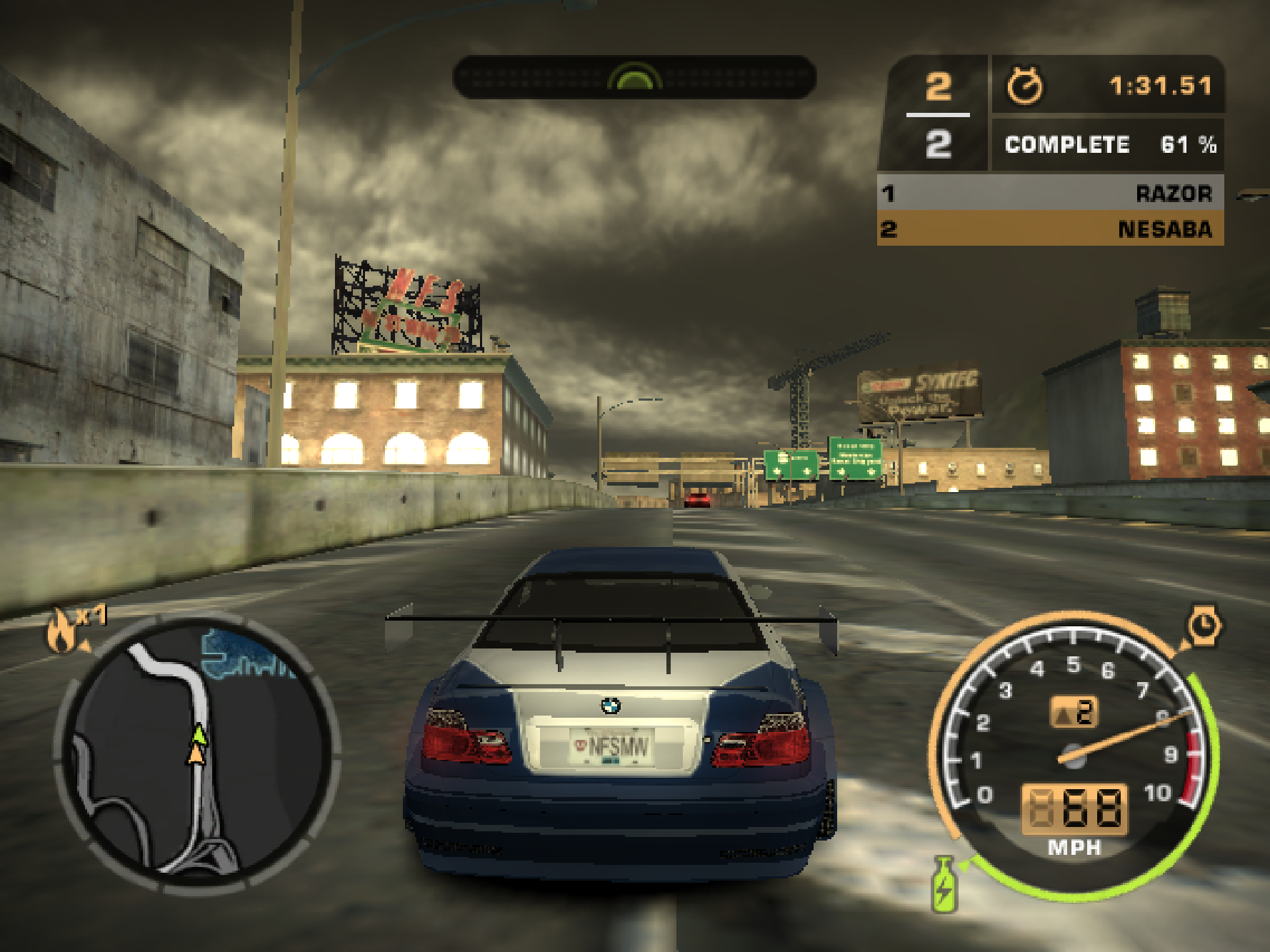Image resolution: width=1270 pixels, height=952 pixels.
Task: Select the RAZOR leaderboard row
Action: pos(1050,193)
